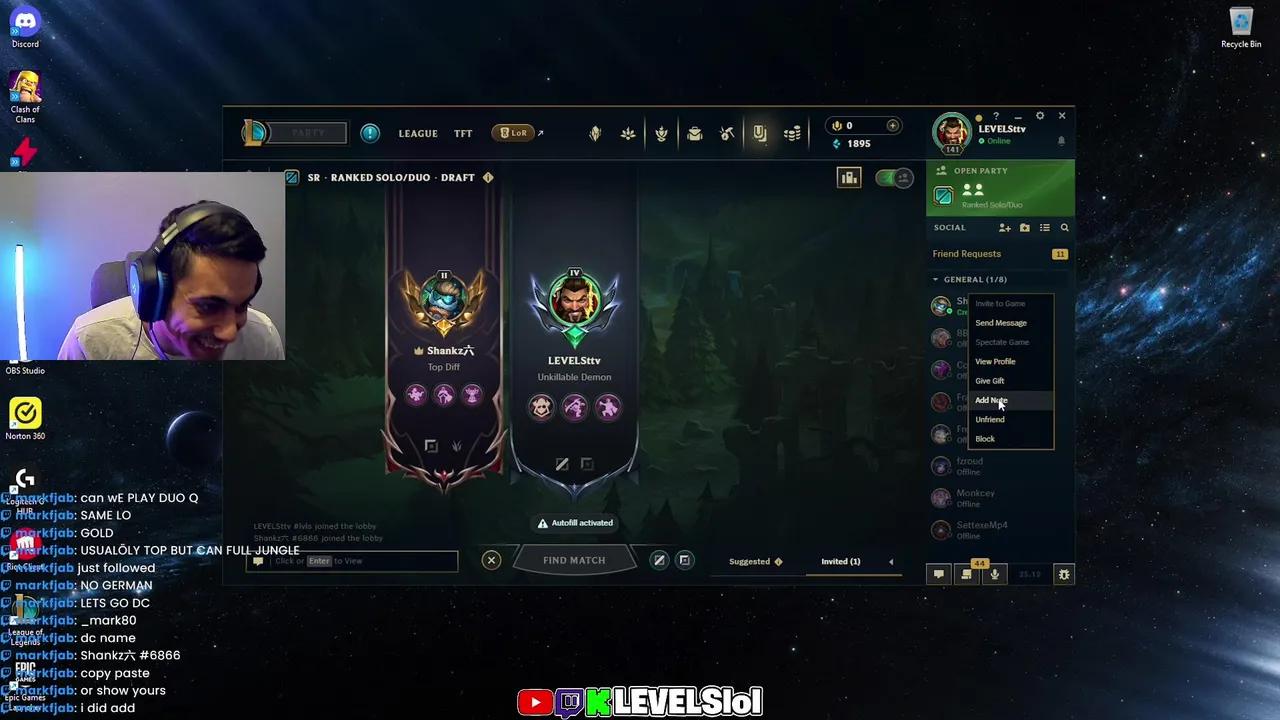Image resolution: width=1280 pixels, height=720 pixels.
Task: Open the settings gear at the bottom right
Action: click(x=1063, y=574)
